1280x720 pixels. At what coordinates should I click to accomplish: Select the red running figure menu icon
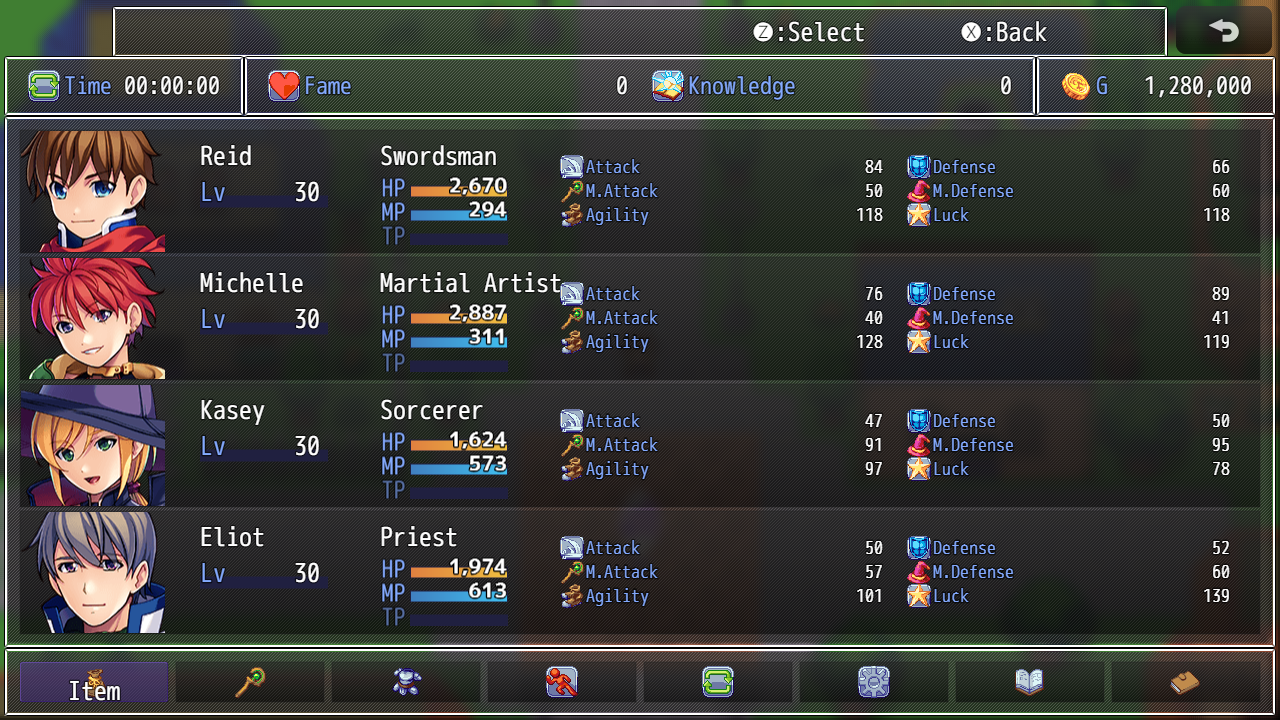[562, 682]
